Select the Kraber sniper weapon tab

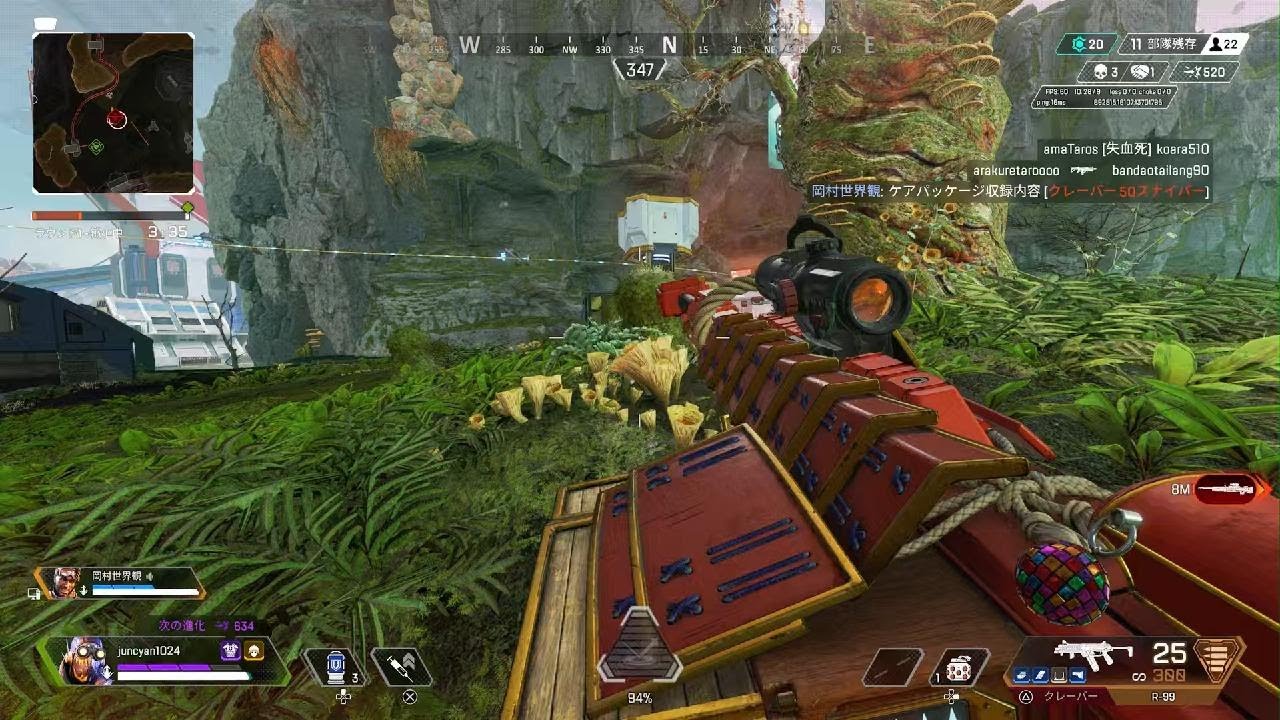click(1070, 696)
